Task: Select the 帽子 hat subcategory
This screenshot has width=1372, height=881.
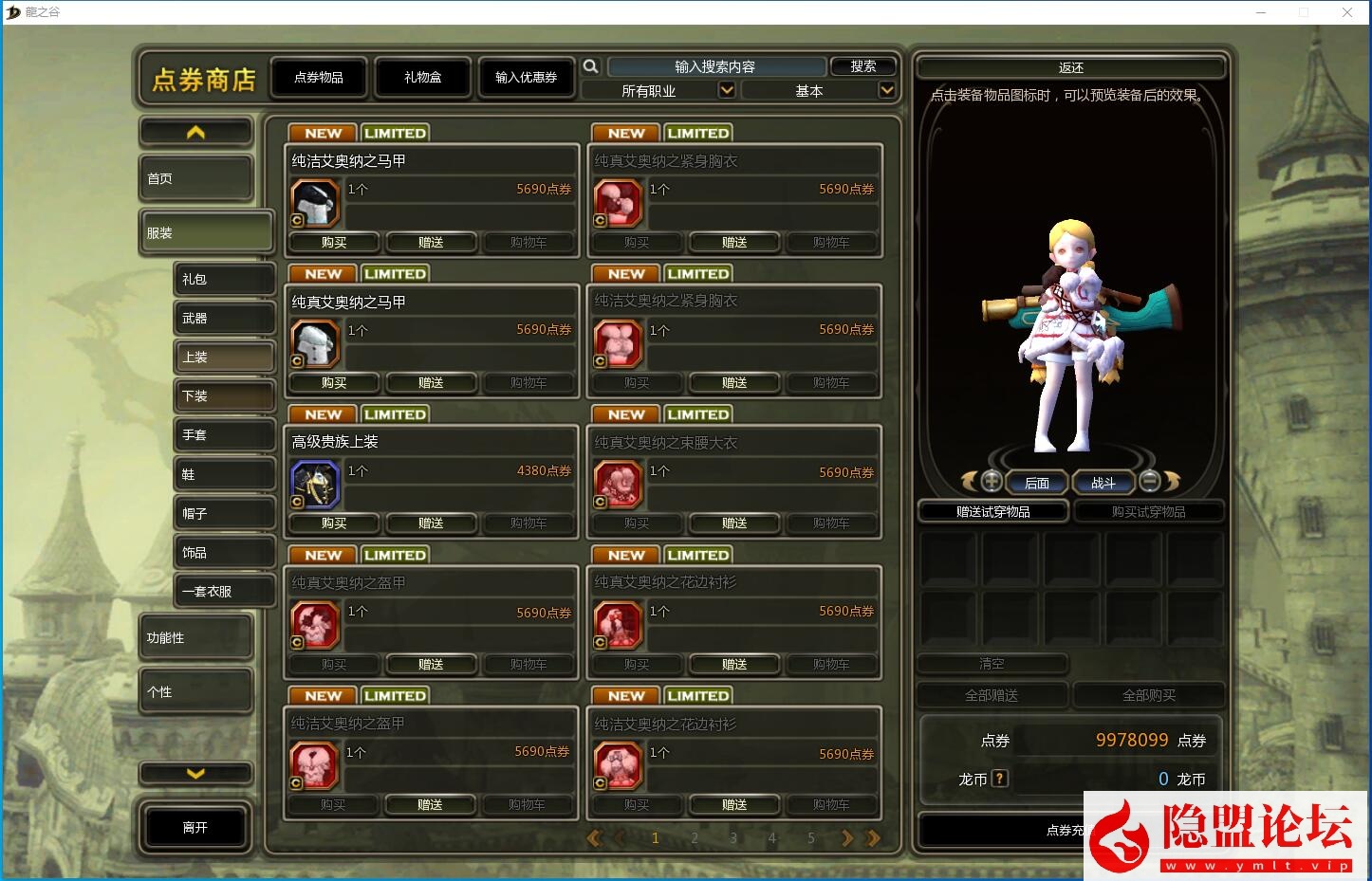Action: click(x=224, y=514)
